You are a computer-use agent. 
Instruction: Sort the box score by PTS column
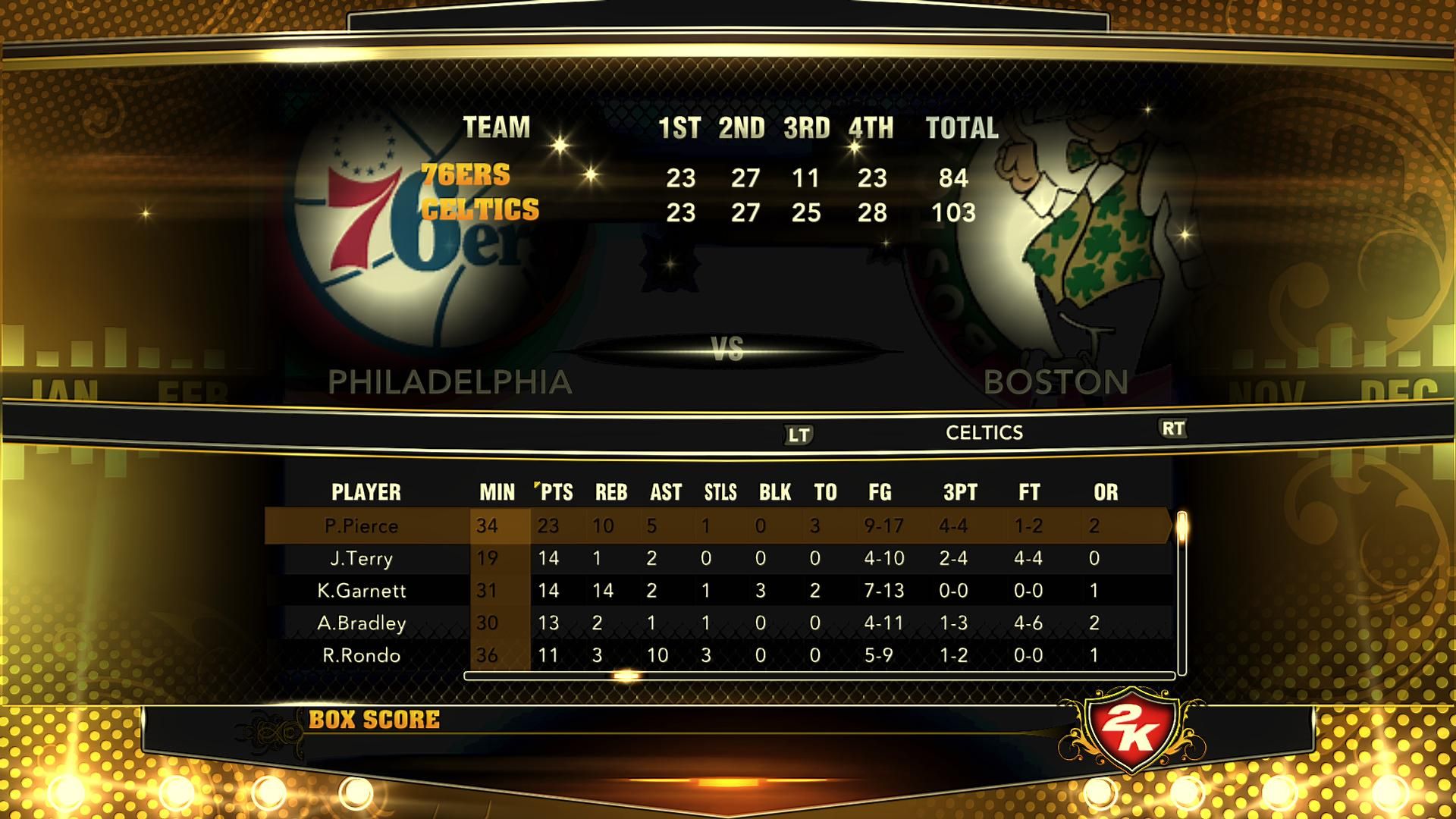click(556, 492)
